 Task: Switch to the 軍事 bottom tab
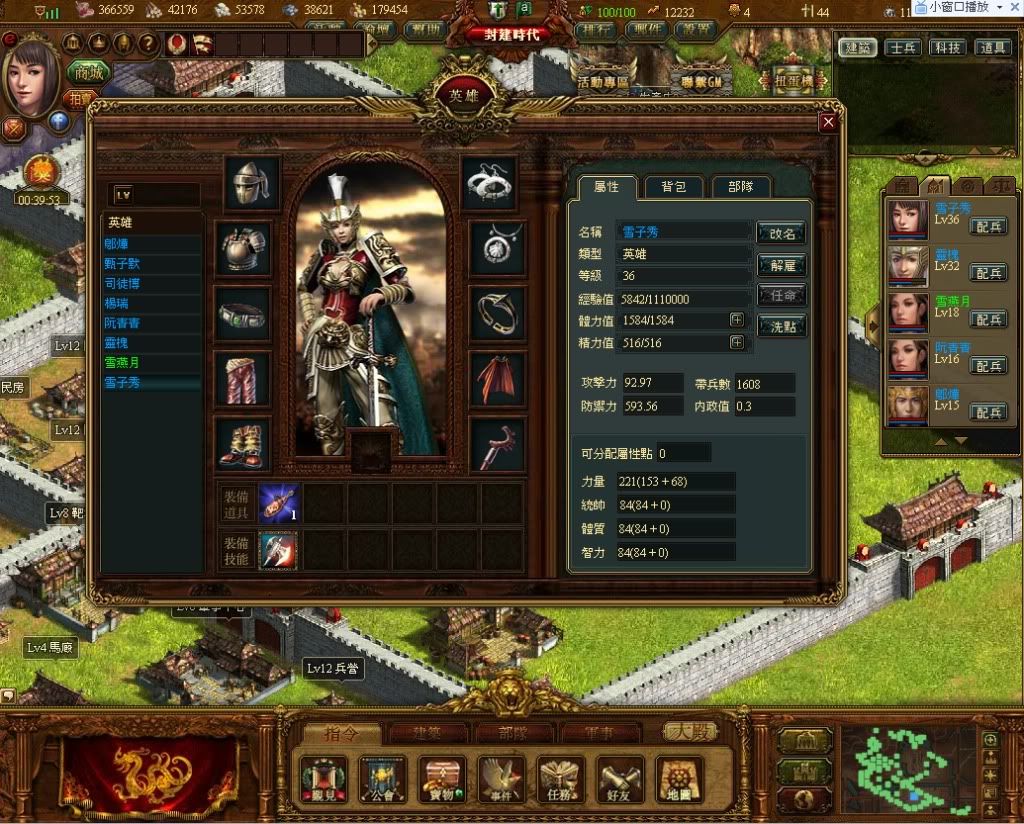coord(600,733)
